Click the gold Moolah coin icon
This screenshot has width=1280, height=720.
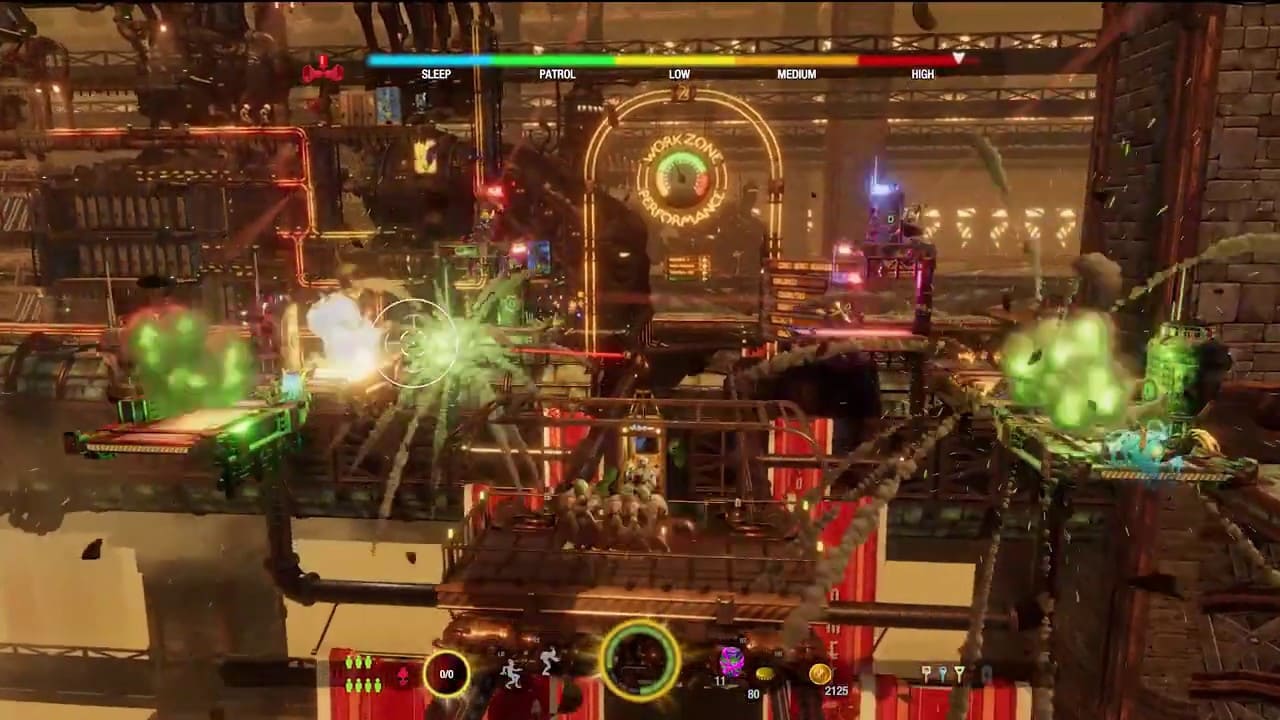click(x=820, y=673)
